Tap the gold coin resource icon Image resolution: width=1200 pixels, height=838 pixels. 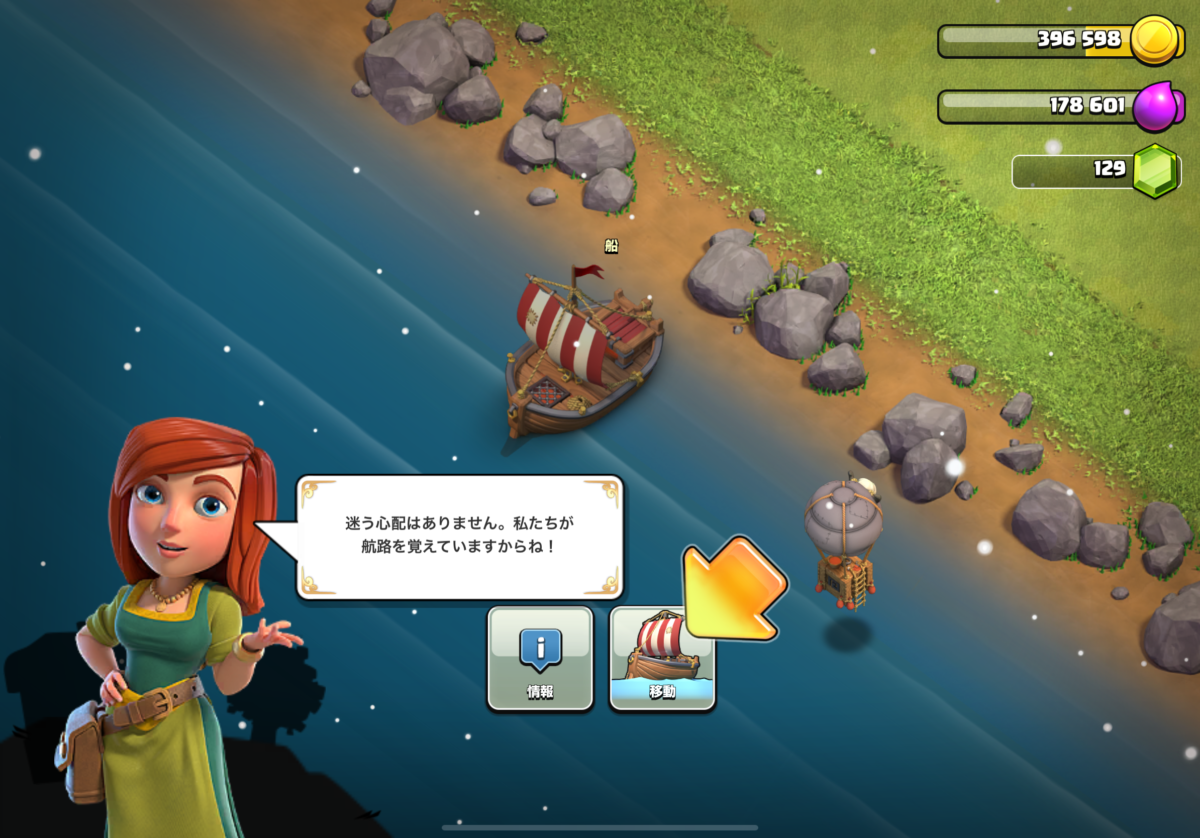click(1156, 41)
